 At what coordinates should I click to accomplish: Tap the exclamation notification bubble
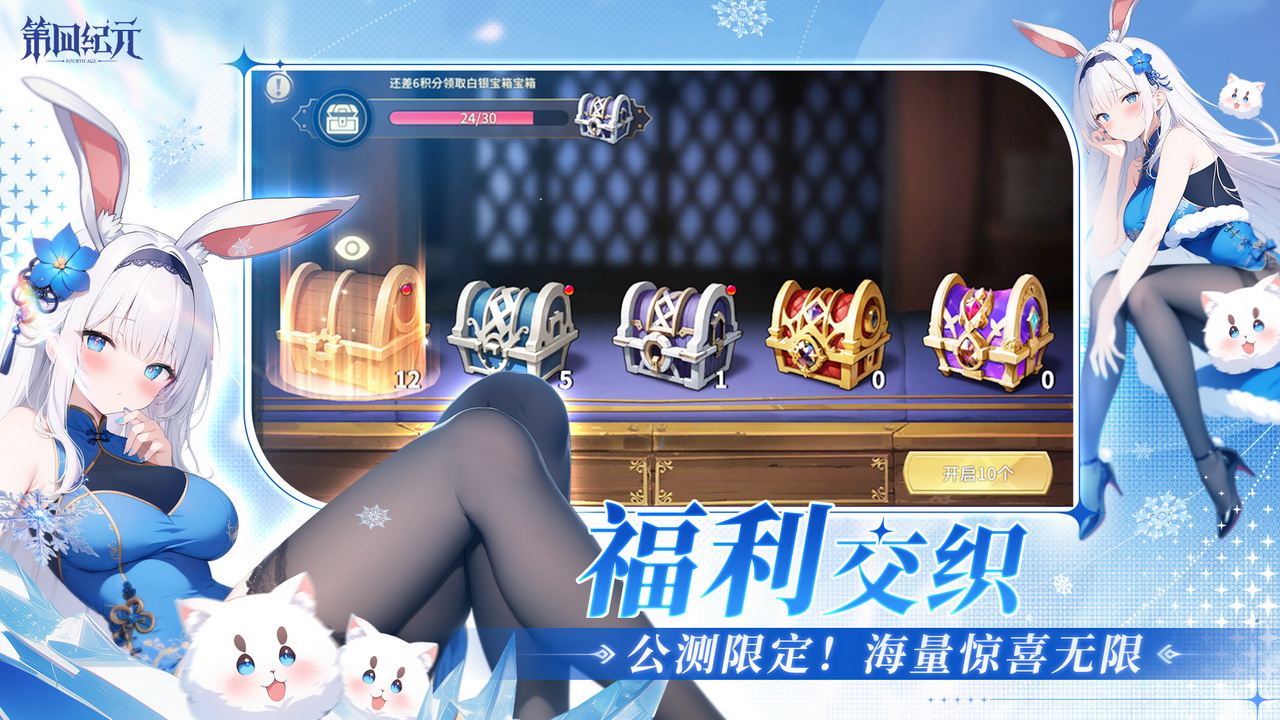point(277,85)
